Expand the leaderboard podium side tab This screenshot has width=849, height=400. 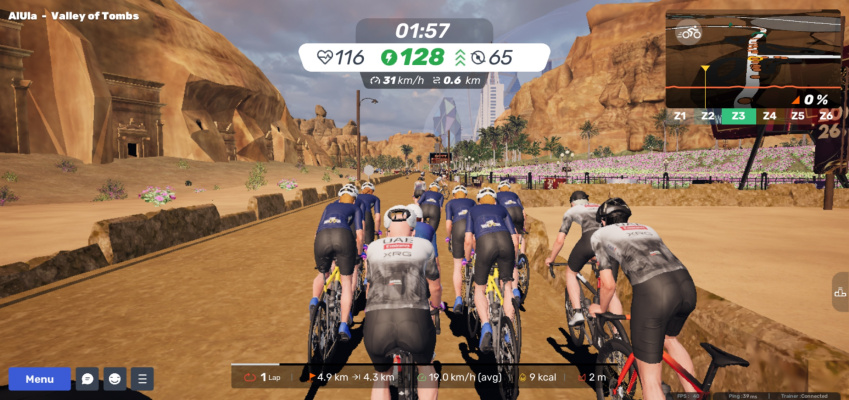839,292
